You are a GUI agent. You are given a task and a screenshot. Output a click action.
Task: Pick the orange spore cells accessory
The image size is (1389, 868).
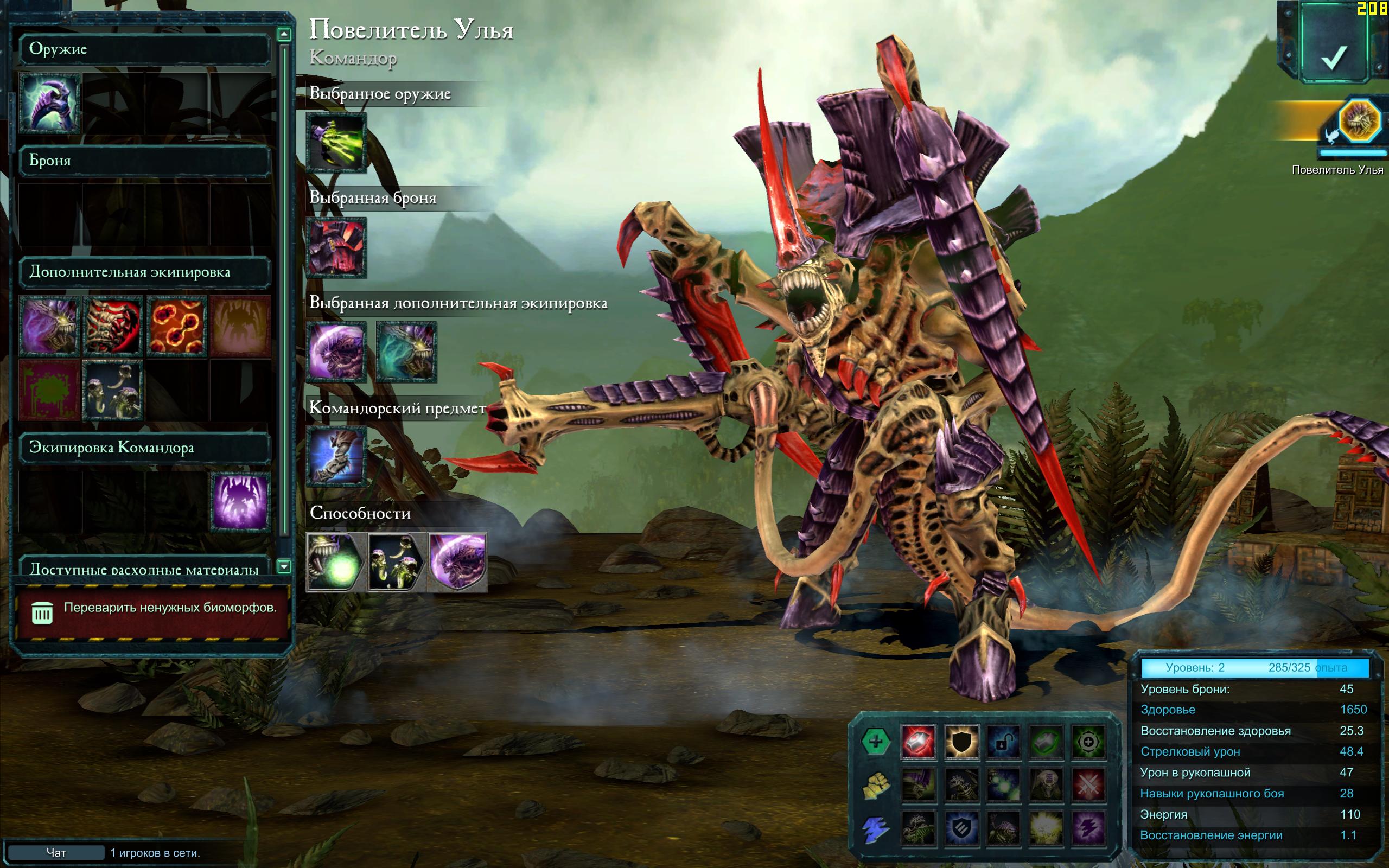176,326
